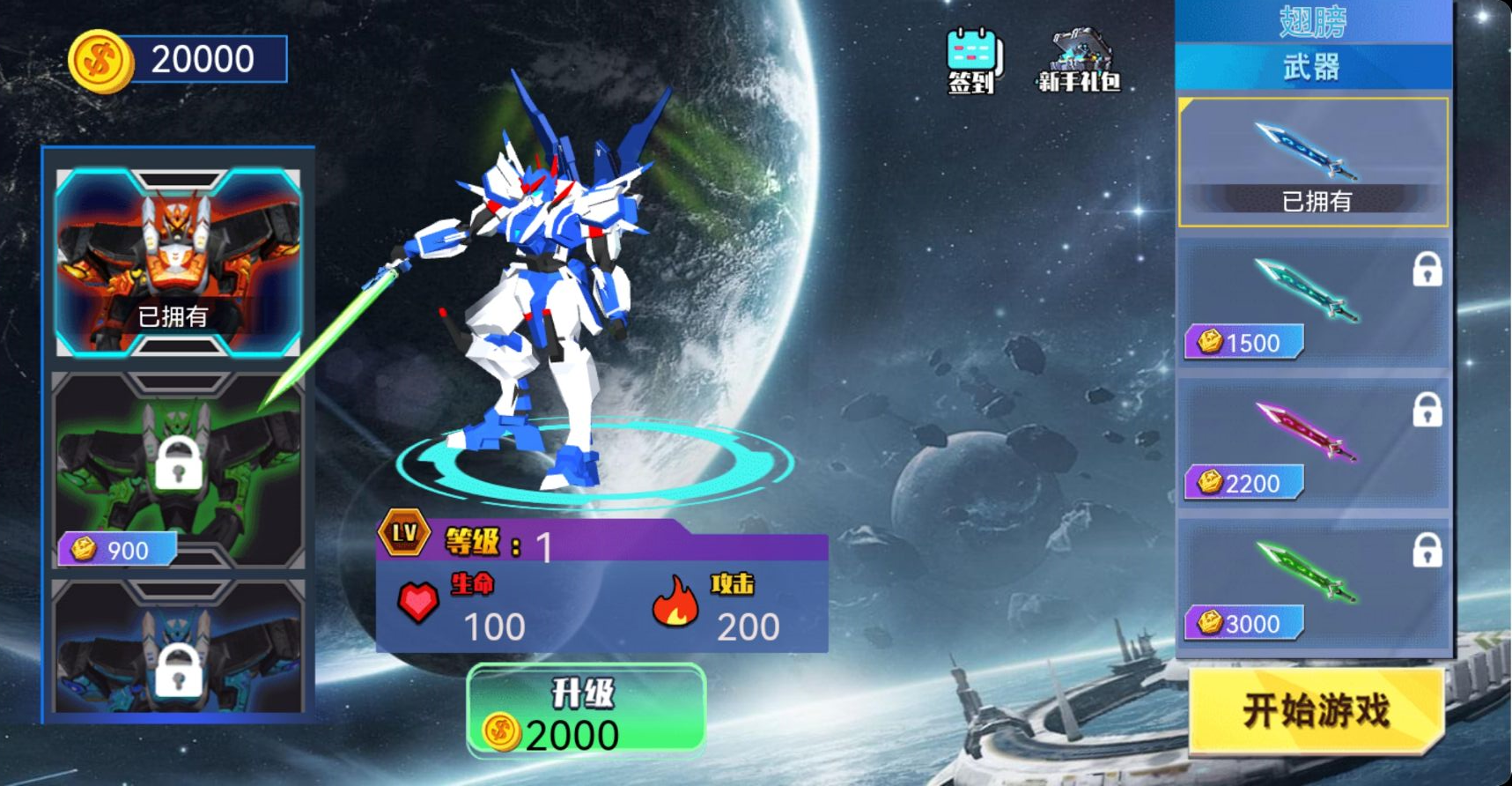Image resolution: width=1512 pixels, height=786 pixels.
Task: Buy the magenta sword costing 2200
Action: (x=1313, y=443)
